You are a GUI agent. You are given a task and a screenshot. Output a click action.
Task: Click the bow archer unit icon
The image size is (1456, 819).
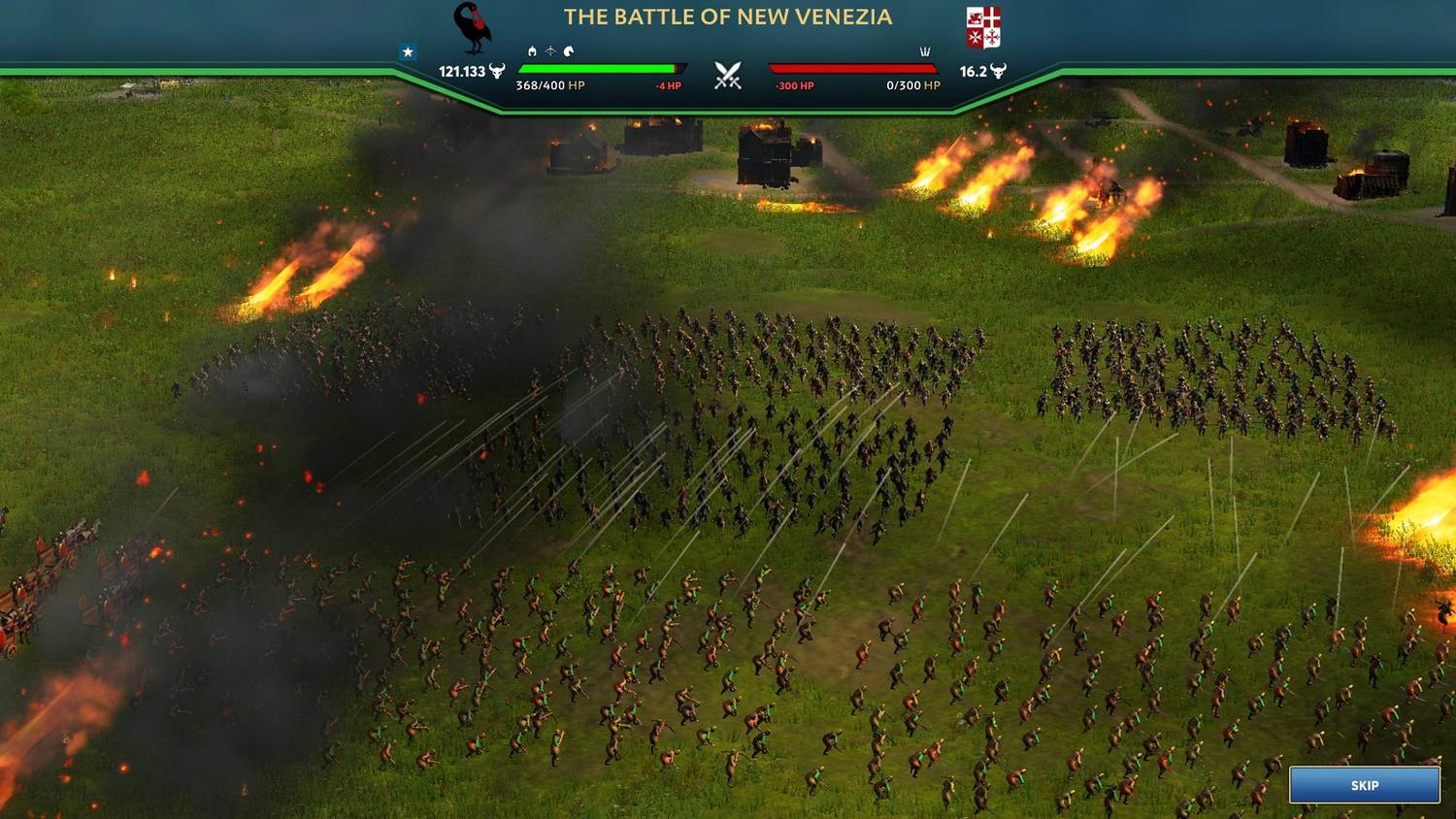click(550, 51)
